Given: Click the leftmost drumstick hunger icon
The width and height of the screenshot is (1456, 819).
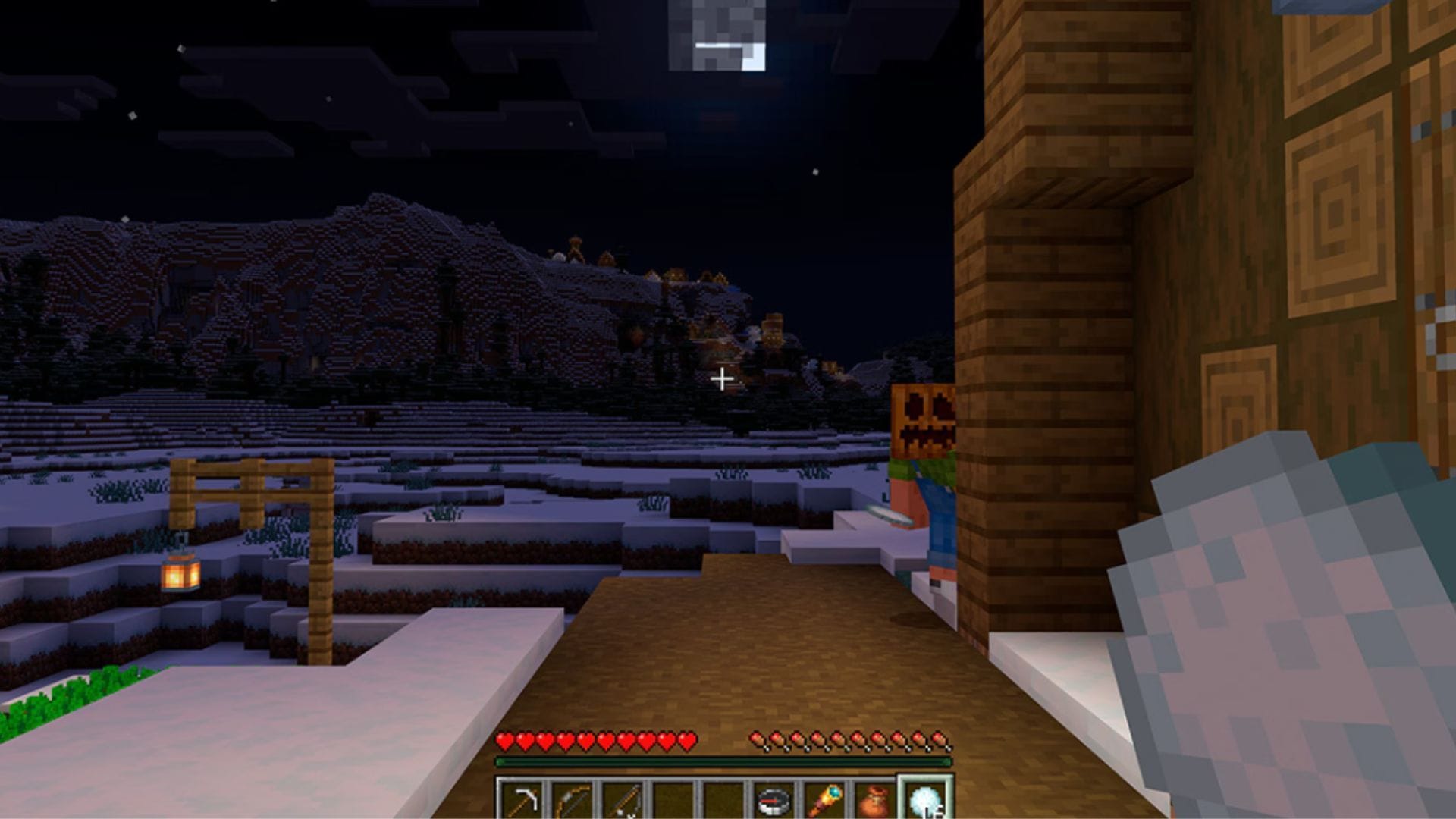Looking at the screenshot, I should (757, 741).
